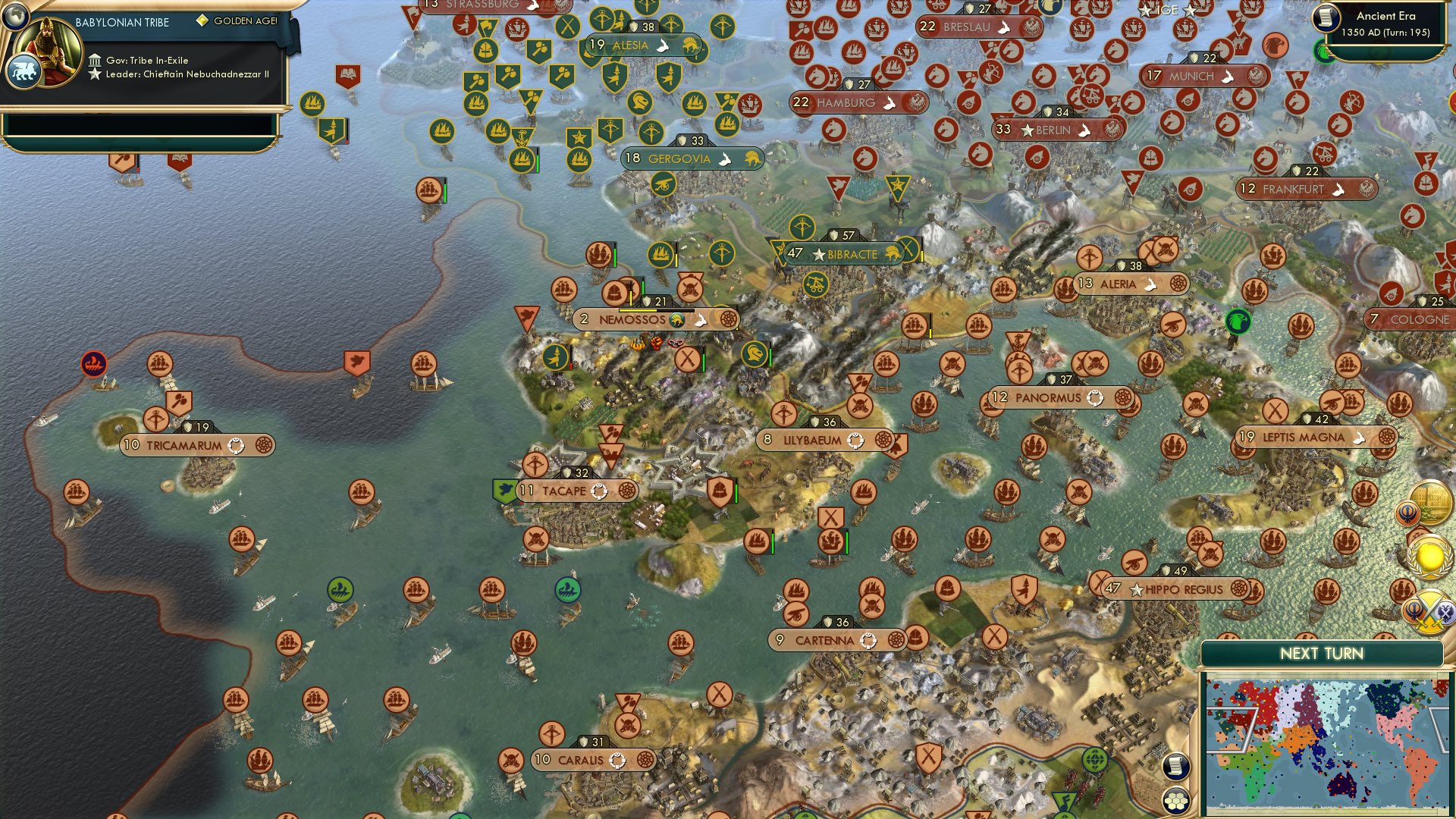
Task: Click the Golden Age laurel notification coin
Action: [x=1429, y=557]
